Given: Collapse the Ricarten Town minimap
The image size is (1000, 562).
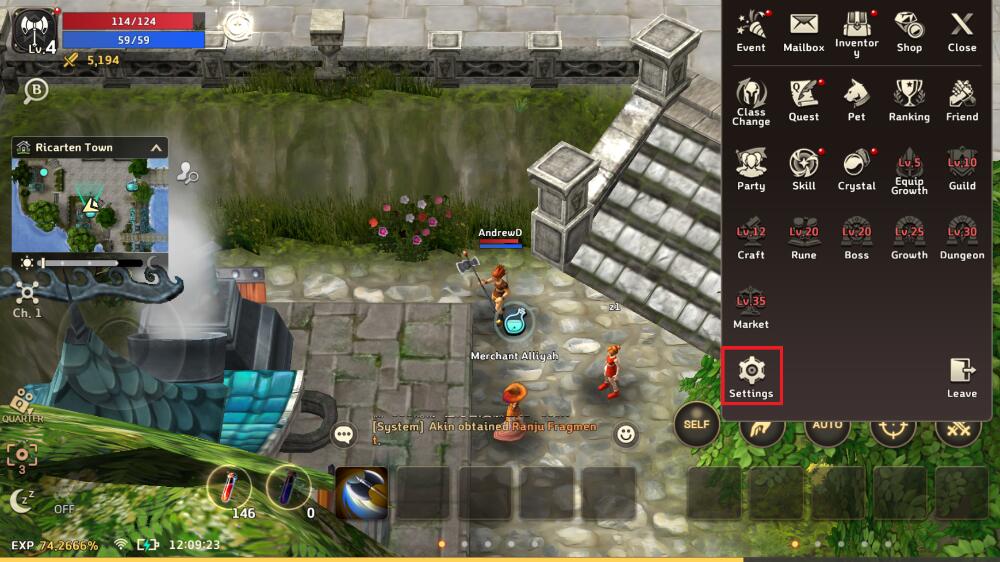Looking at the screenshot, I should (x=156, y=148).
